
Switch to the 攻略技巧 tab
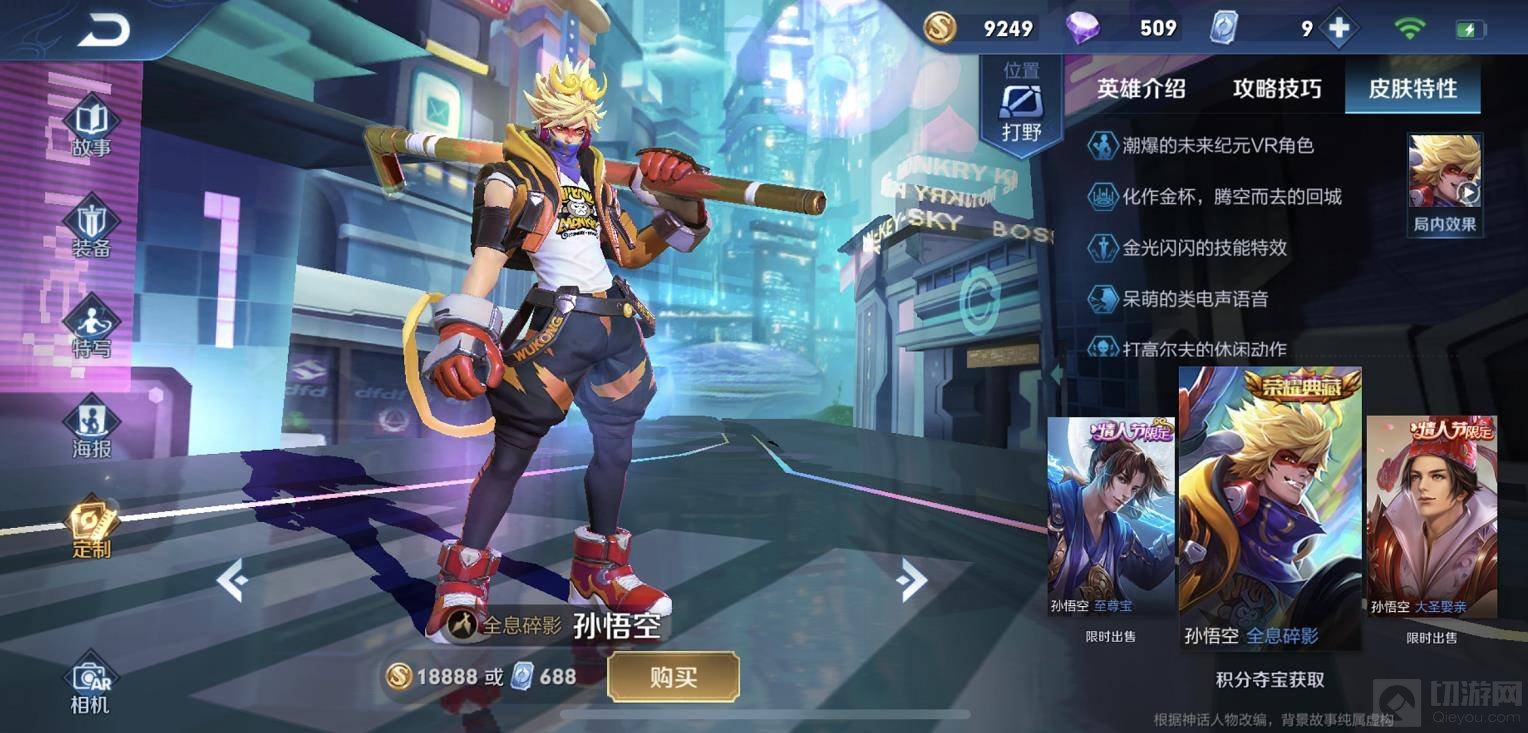(1277, 88)
